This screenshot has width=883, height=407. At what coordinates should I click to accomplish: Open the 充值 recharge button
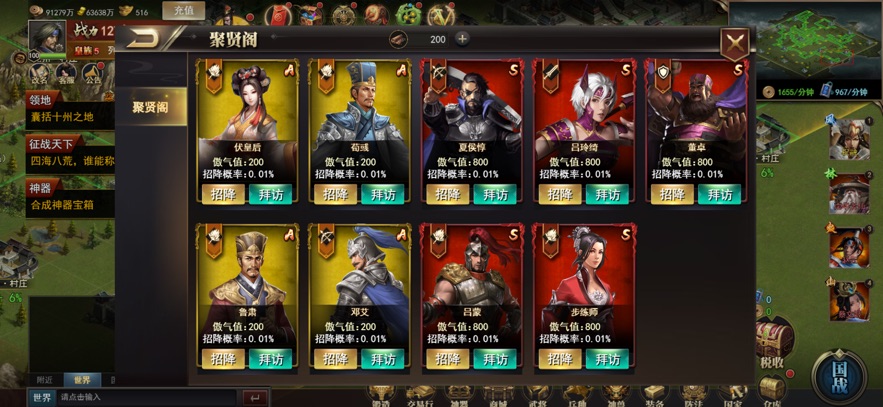coord(184,11)
